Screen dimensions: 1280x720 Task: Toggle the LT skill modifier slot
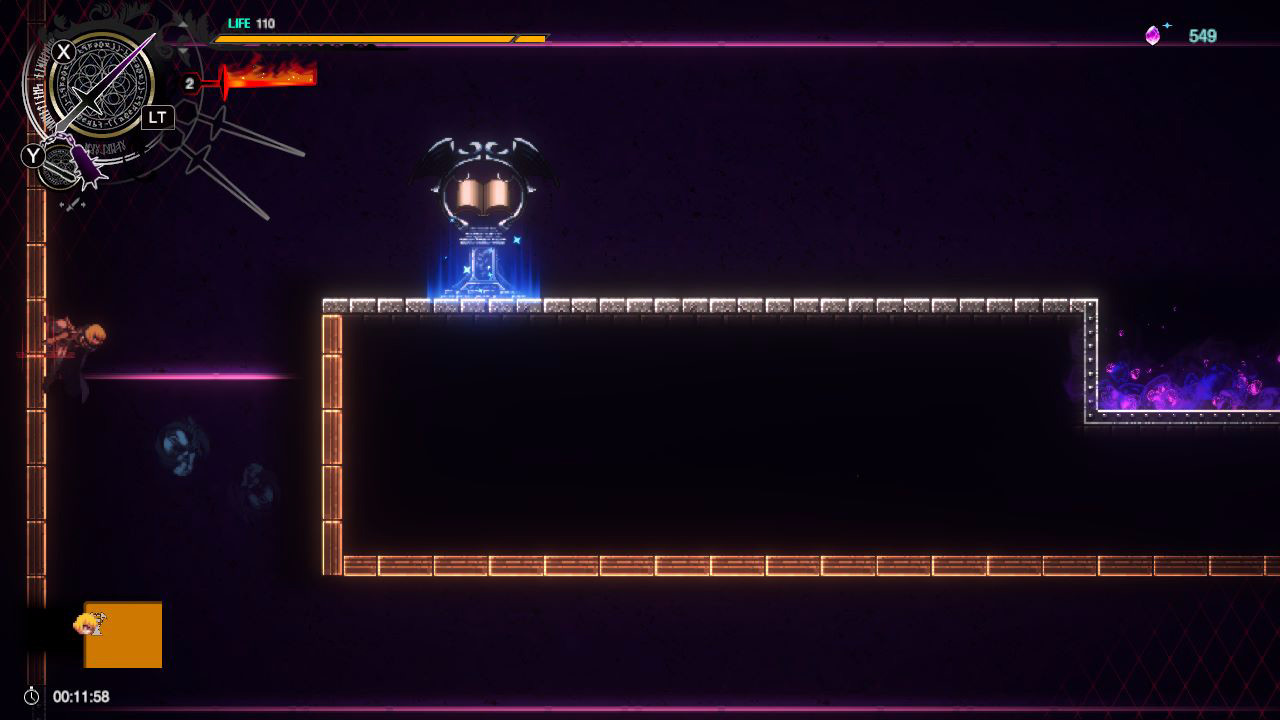click(157, 117)
